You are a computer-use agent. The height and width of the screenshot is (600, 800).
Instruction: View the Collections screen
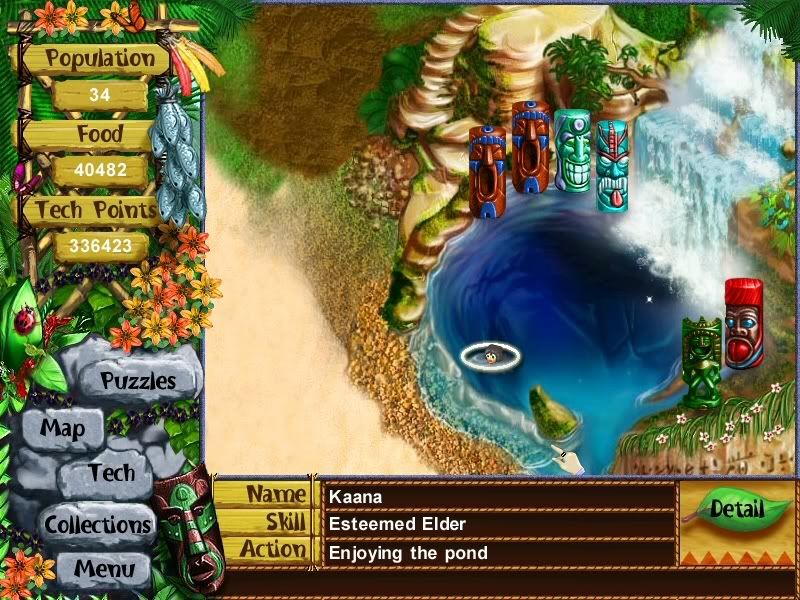[x=96, y=523]
